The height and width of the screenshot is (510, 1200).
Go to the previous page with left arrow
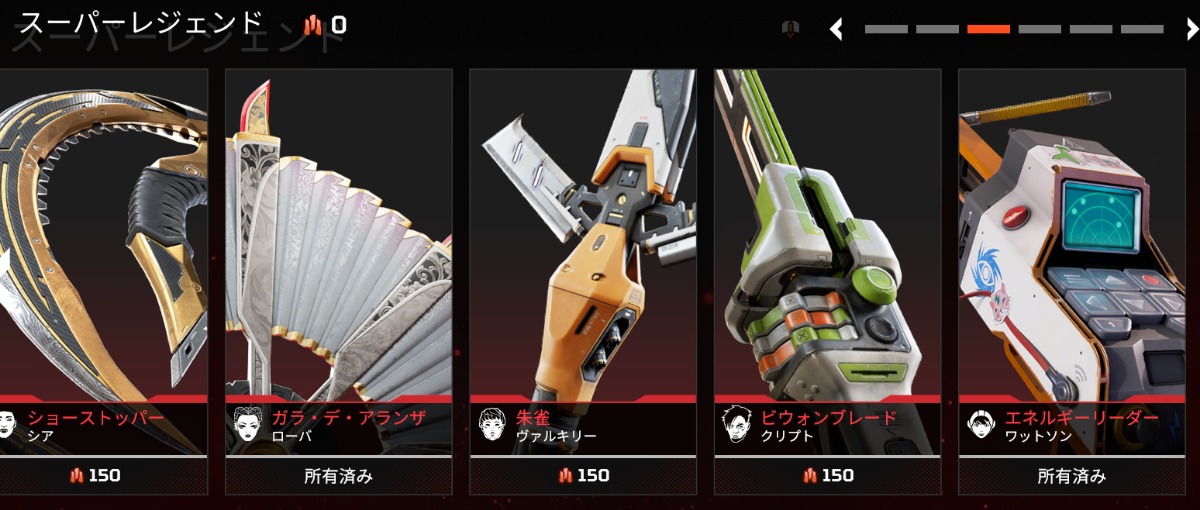pyautogui.click(x=837, y=30)
